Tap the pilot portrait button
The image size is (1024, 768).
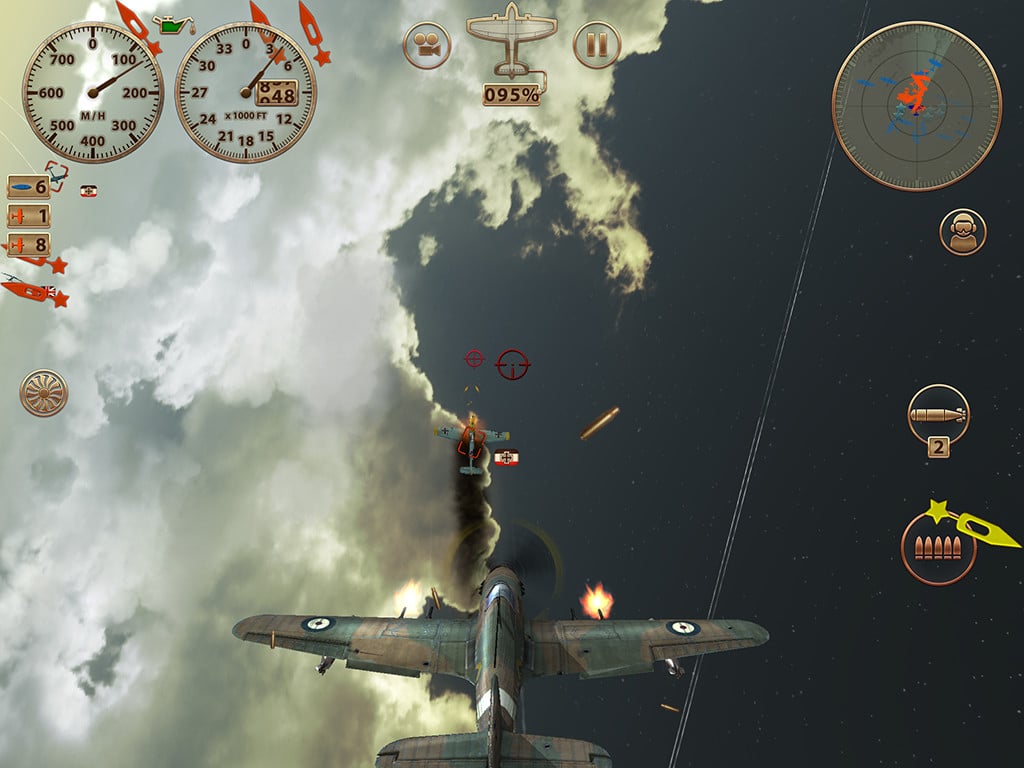pyautogui.click(x=962, y=232)
